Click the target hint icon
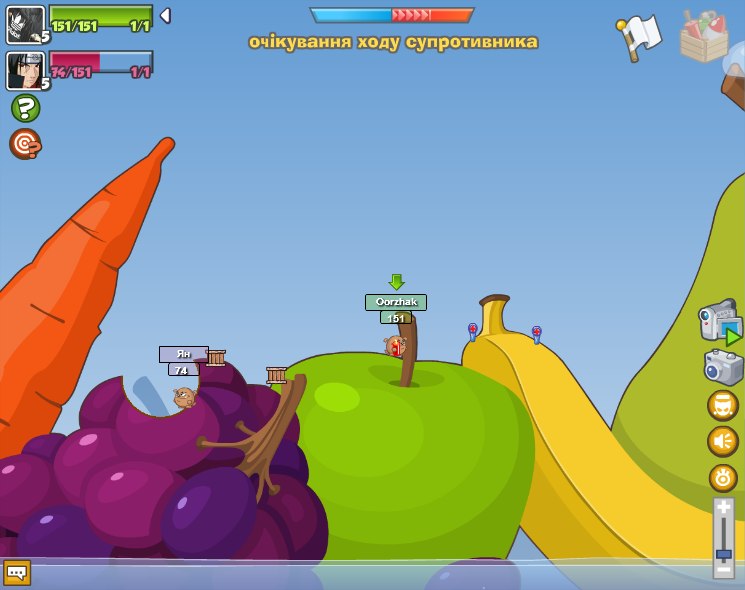This screenshot has height=590, width=745. coord(25,144)
